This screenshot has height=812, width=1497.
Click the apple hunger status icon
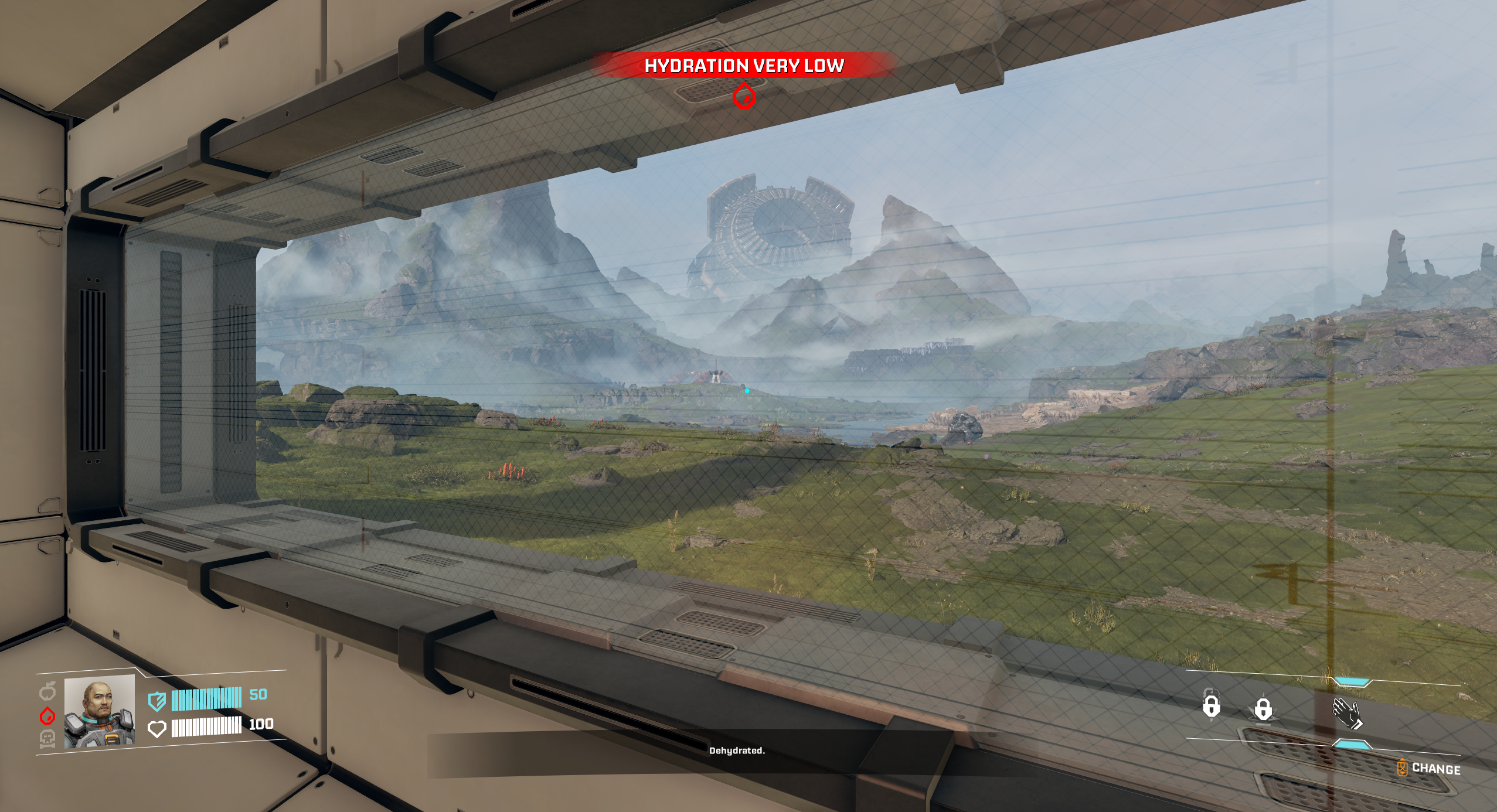pyautogui.click(x=47, y=692)
